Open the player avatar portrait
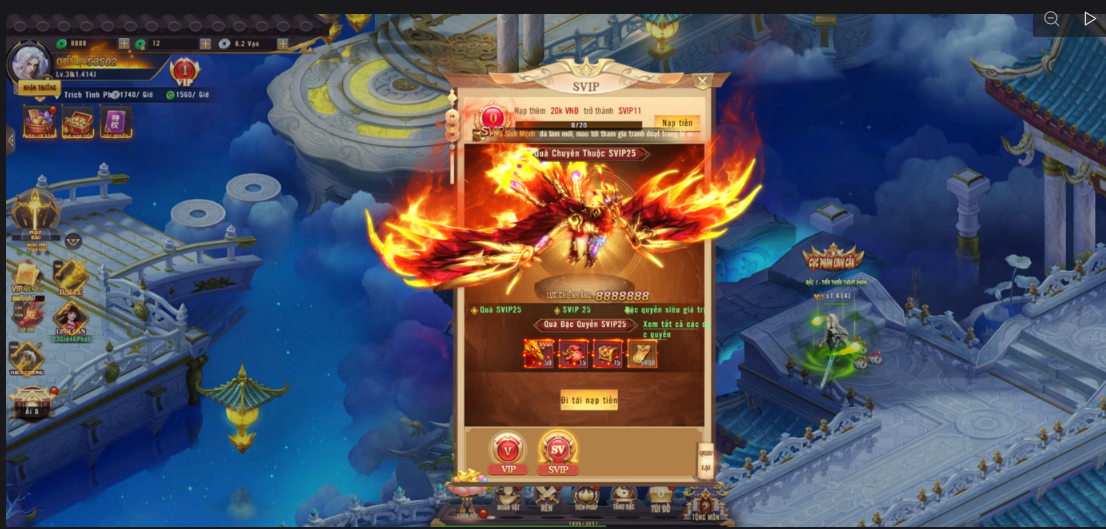The image size is (1106, 529). (x=29, y=62)
